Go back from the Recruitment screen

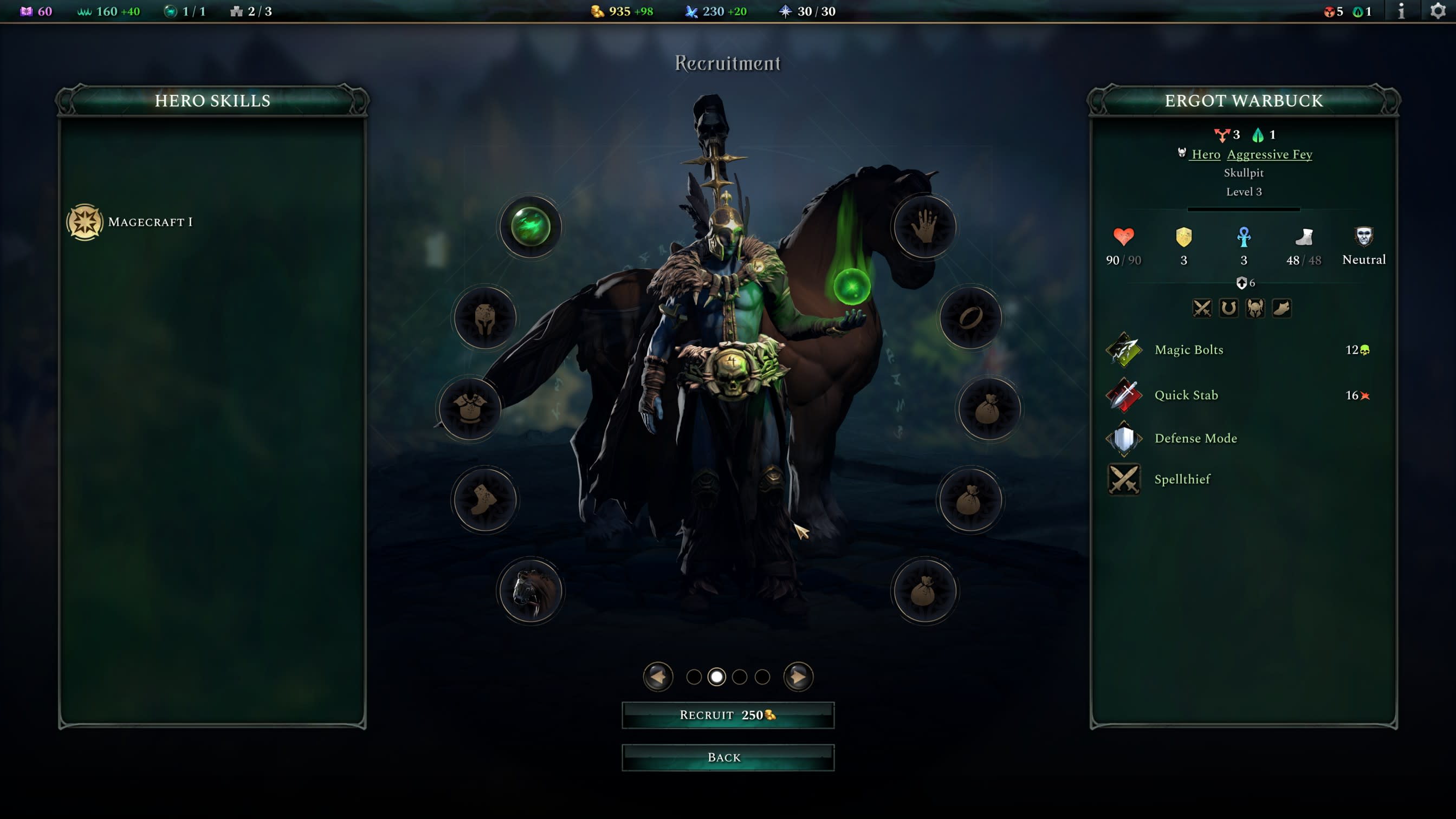pyautogui.click(x=727, y=757)
